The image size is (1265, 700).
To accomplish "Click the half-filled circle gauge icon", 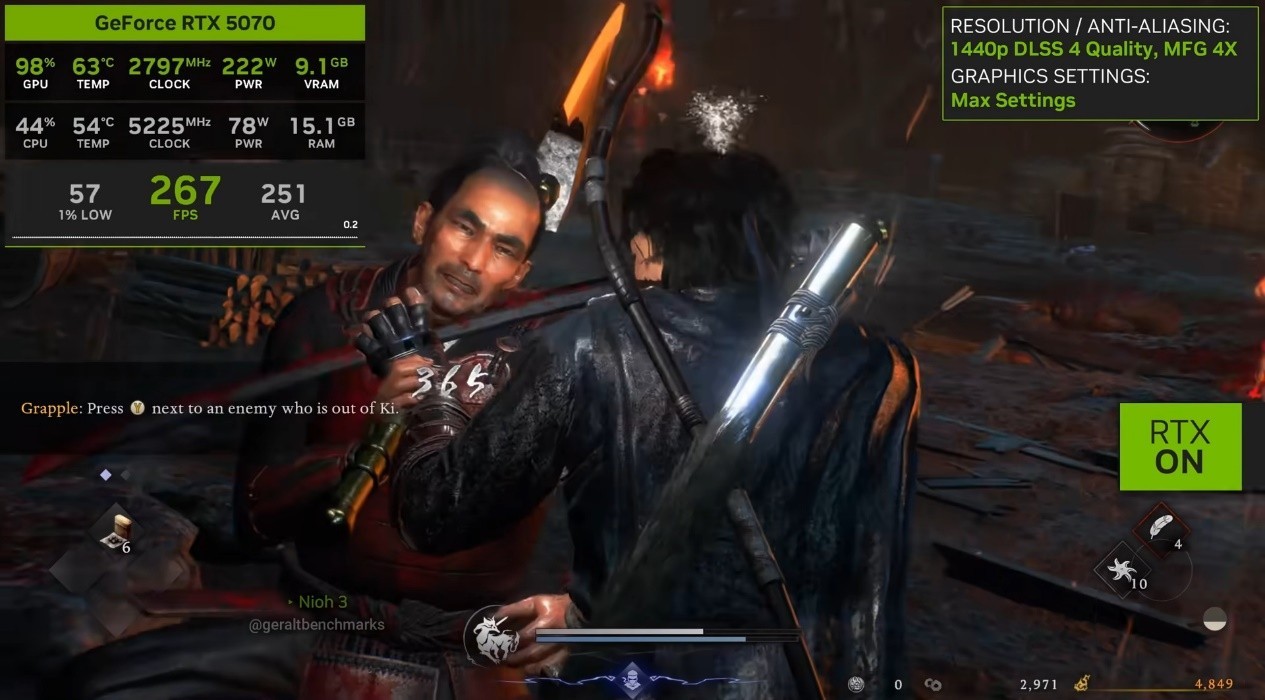I will [x=1215, y=618].
